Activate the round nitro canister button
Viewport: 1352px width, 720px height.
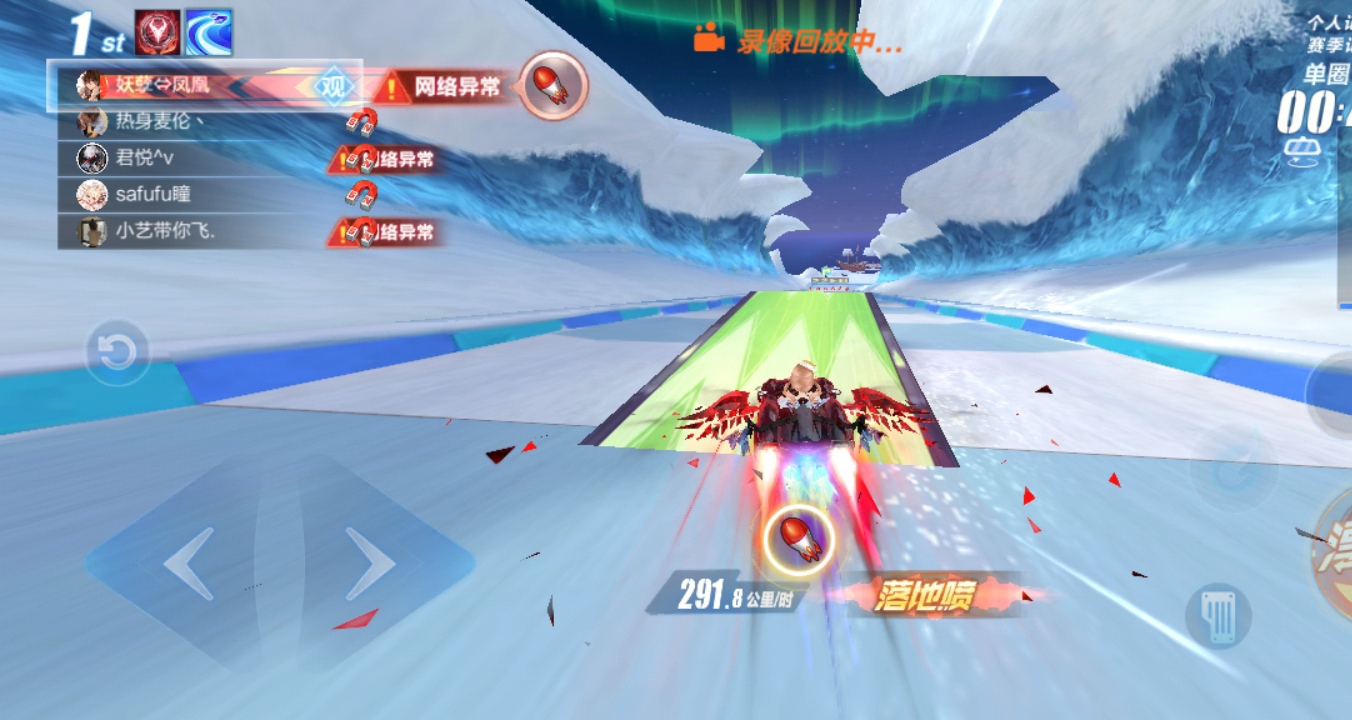pyautogui.click(x=1218, y=615)
